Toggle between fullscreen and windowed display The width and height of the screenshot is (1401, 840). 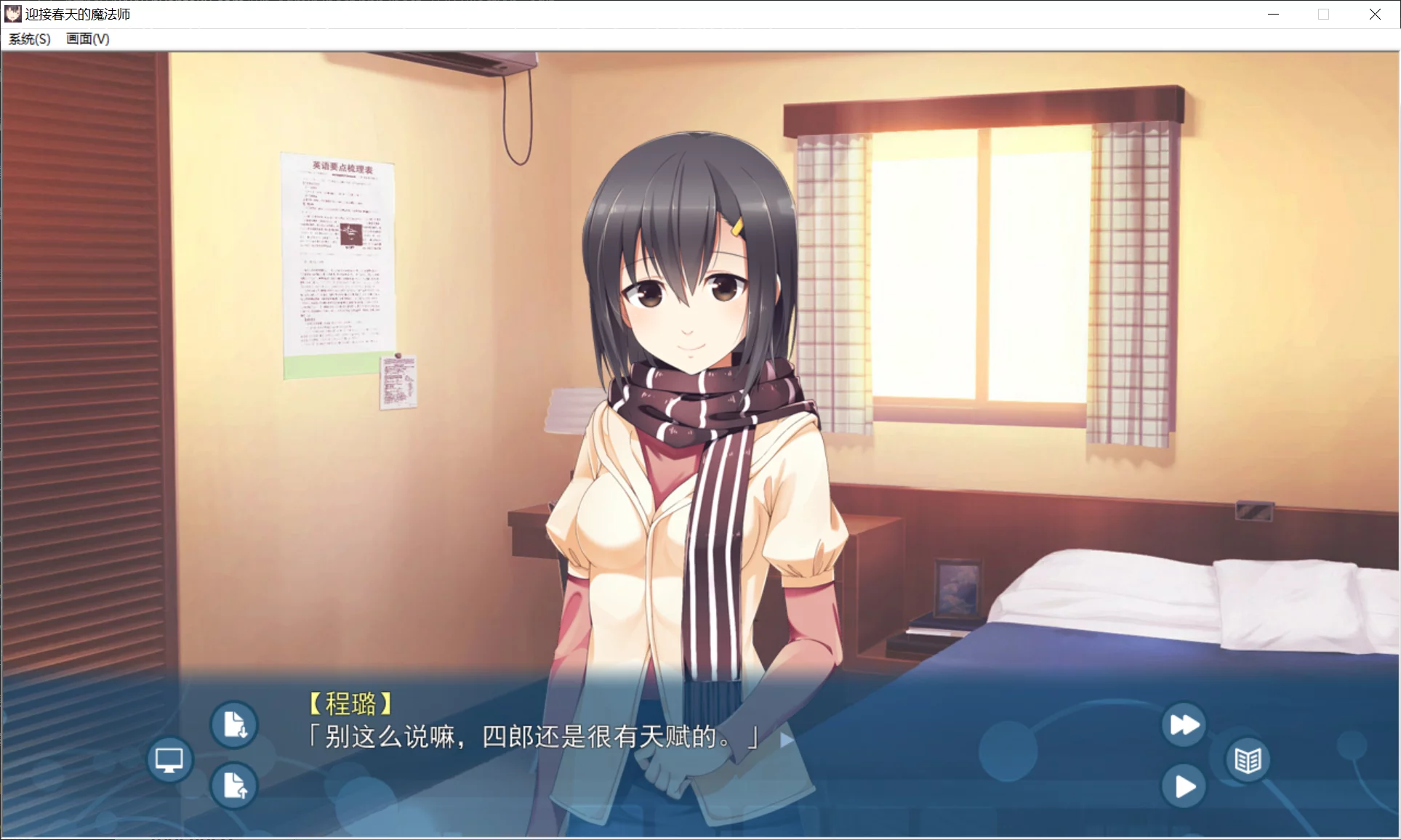(x=169, y=759)
